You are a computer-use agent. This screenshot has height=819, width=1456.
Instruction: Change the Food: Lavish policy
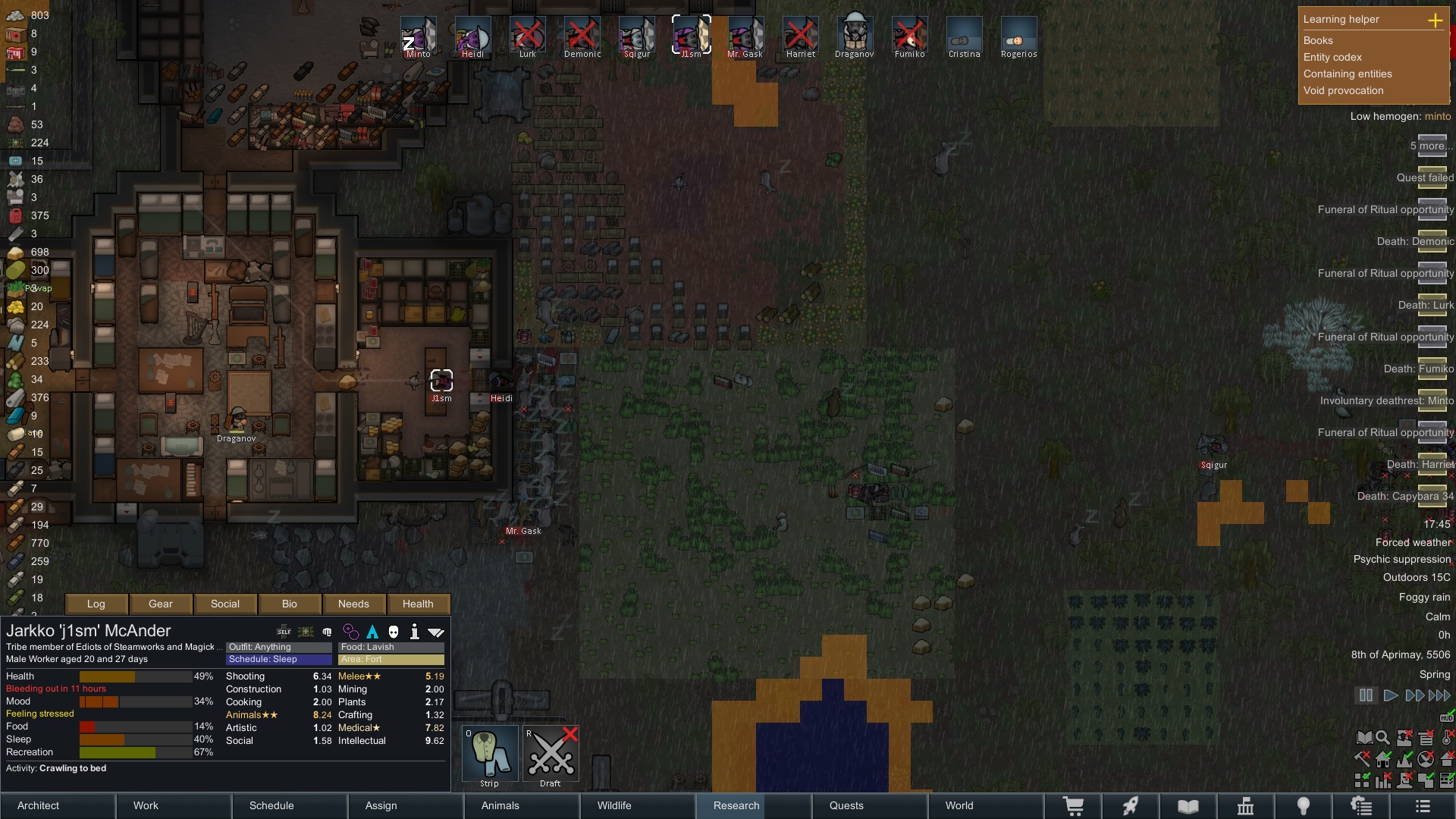point(391,647)
